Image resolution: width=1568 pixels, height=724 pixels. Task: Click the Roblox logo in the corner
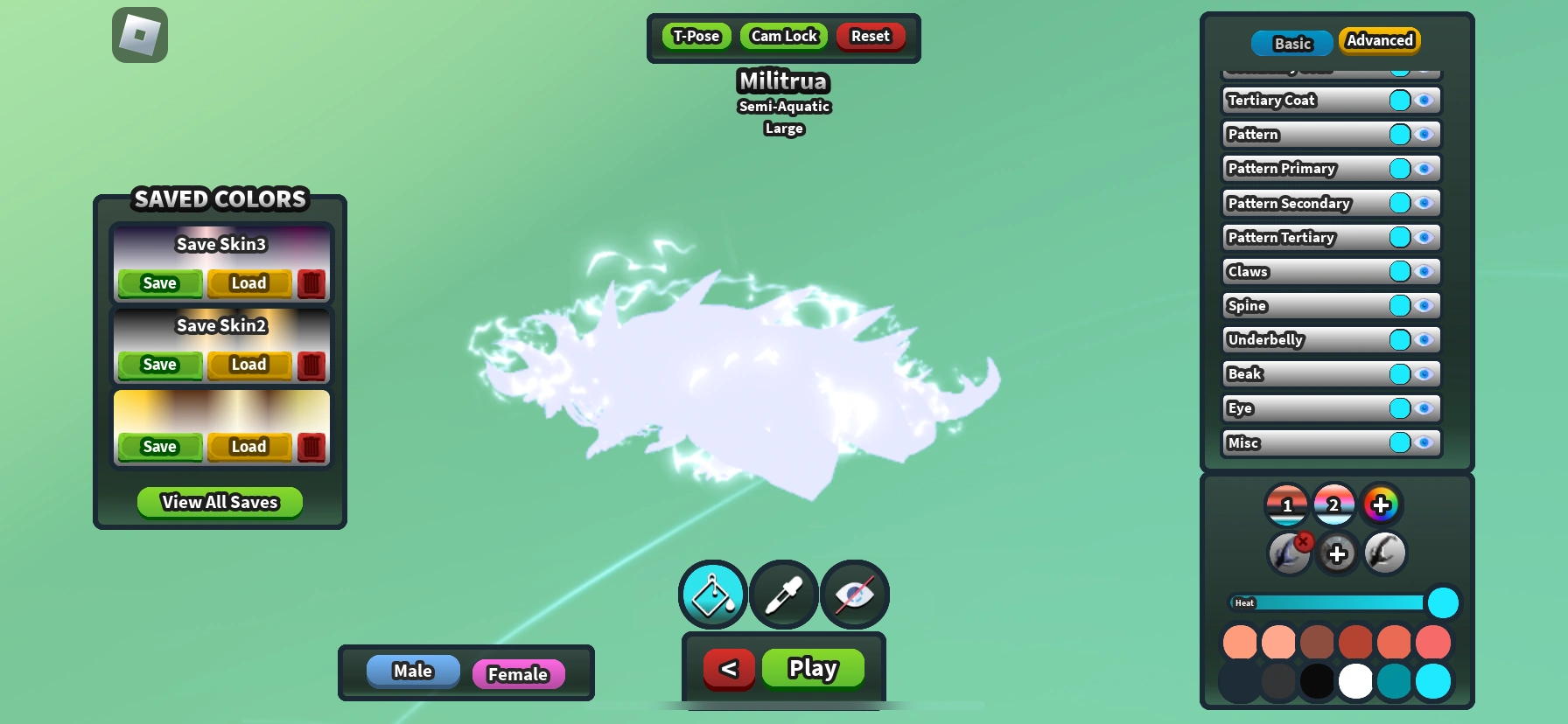click(x=139, y=34)
